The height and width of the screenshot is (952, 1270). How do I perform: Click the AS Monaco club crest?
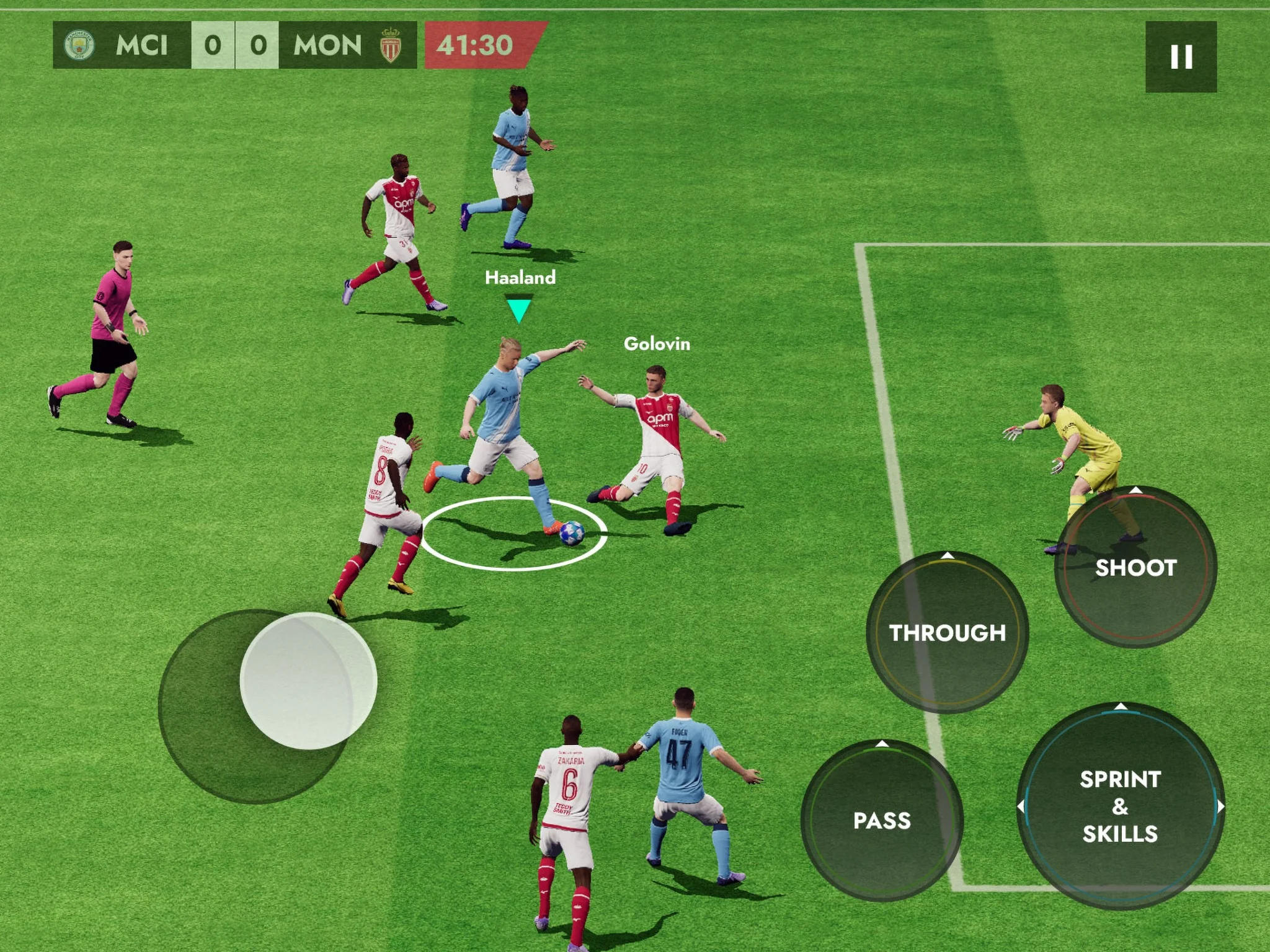[391, 44]
